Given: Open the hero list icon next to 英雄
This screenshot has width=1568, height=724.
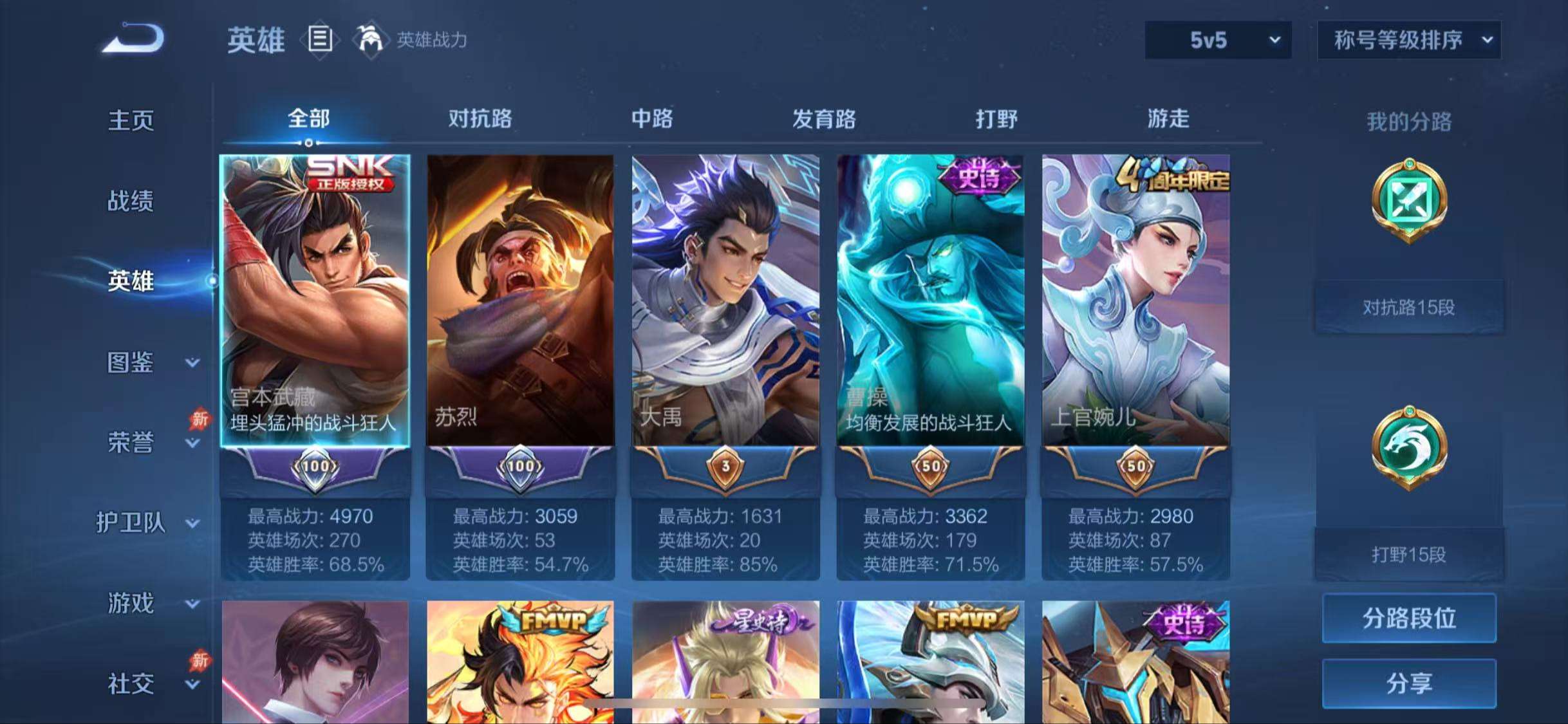Looking at the screenshot, I should (320, 40).
